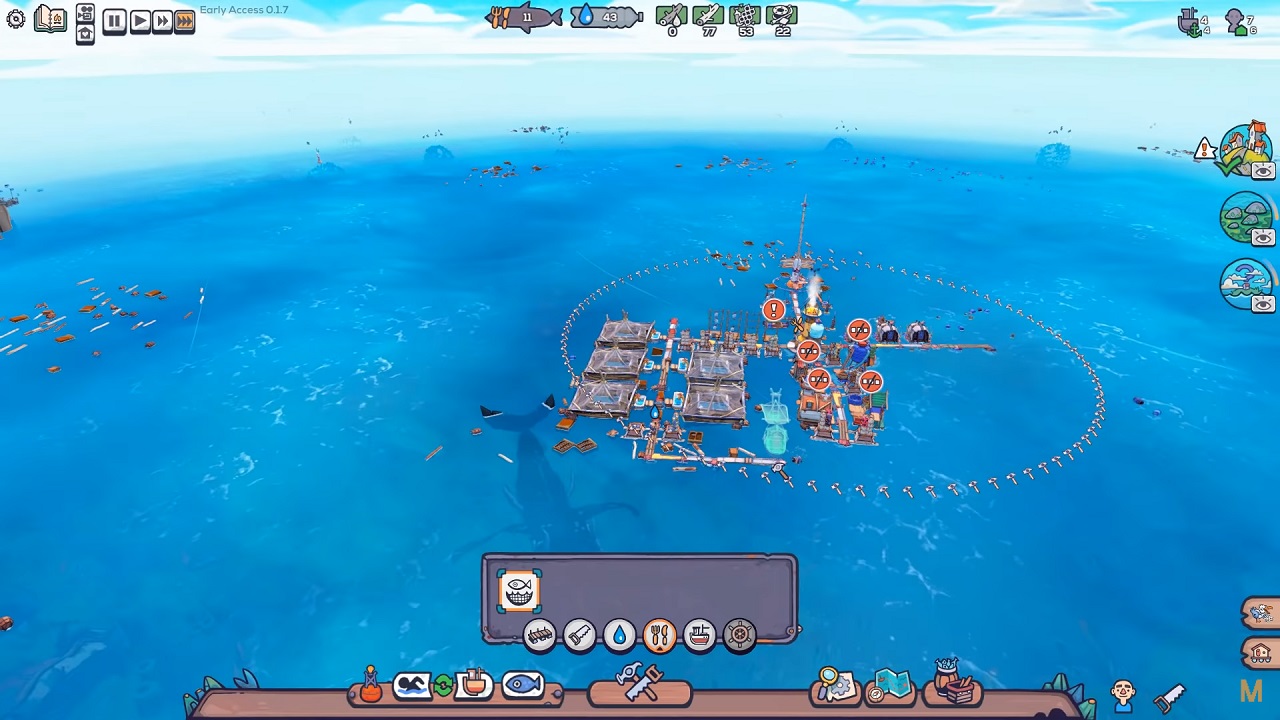
Task: Open the hammer and saw build menu
Action: 639,683
